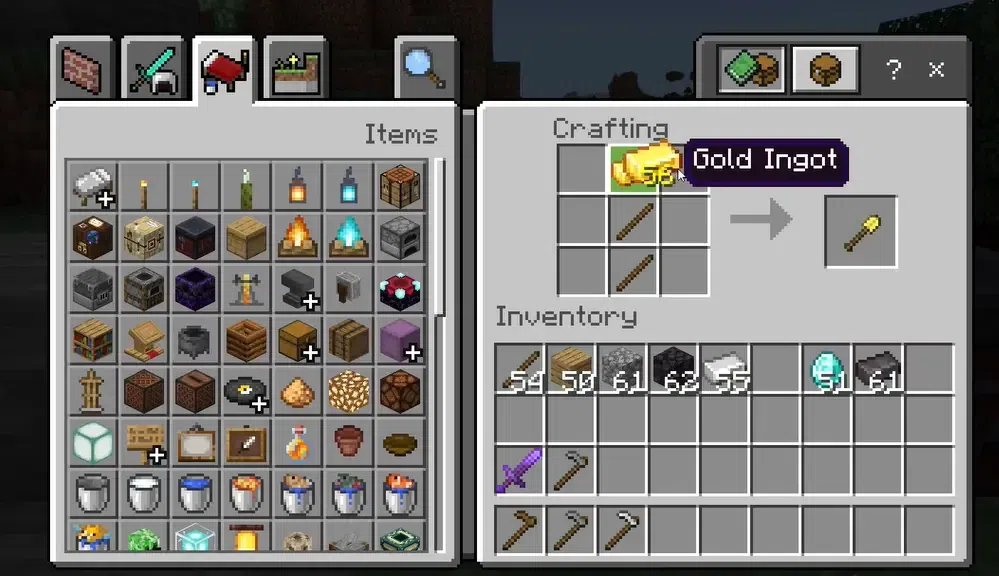Select the oak planks stack in inventory
999x576 pixels.
(571, 369)
